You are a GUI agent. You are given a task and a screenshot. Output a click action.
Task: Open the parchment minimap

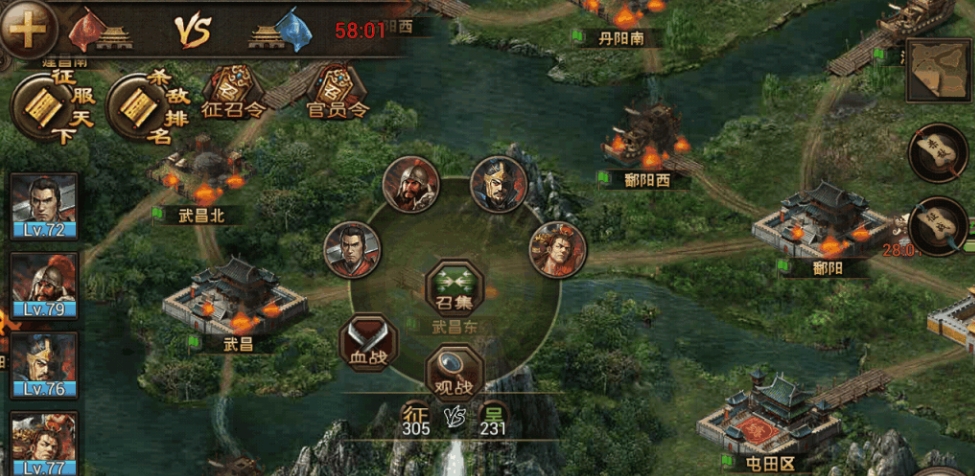coord(938,69)
